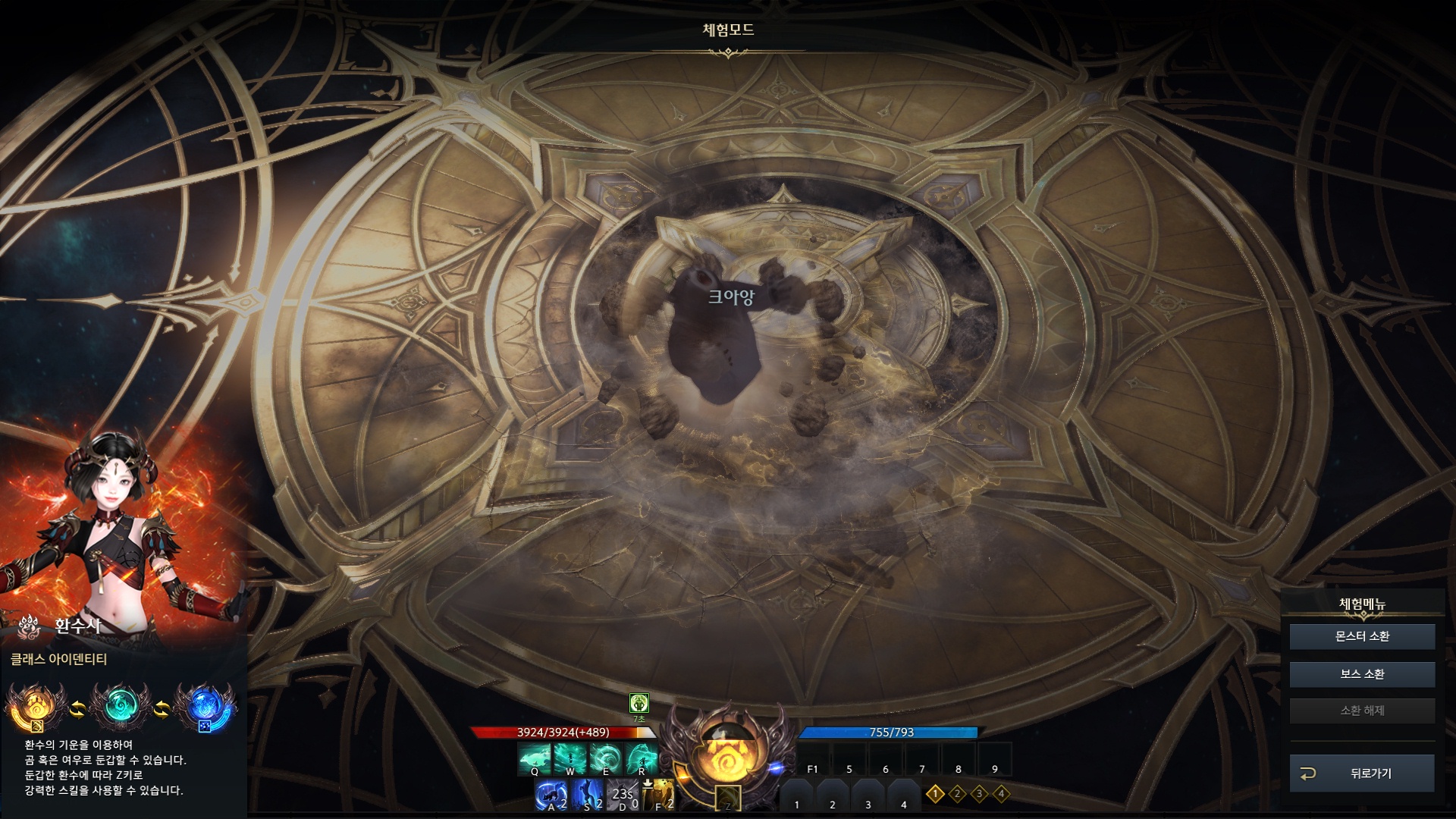Viewport: 1456px width, 819px height.
Task: Select skill preset diamond 4
Action: pos(1001,794)
